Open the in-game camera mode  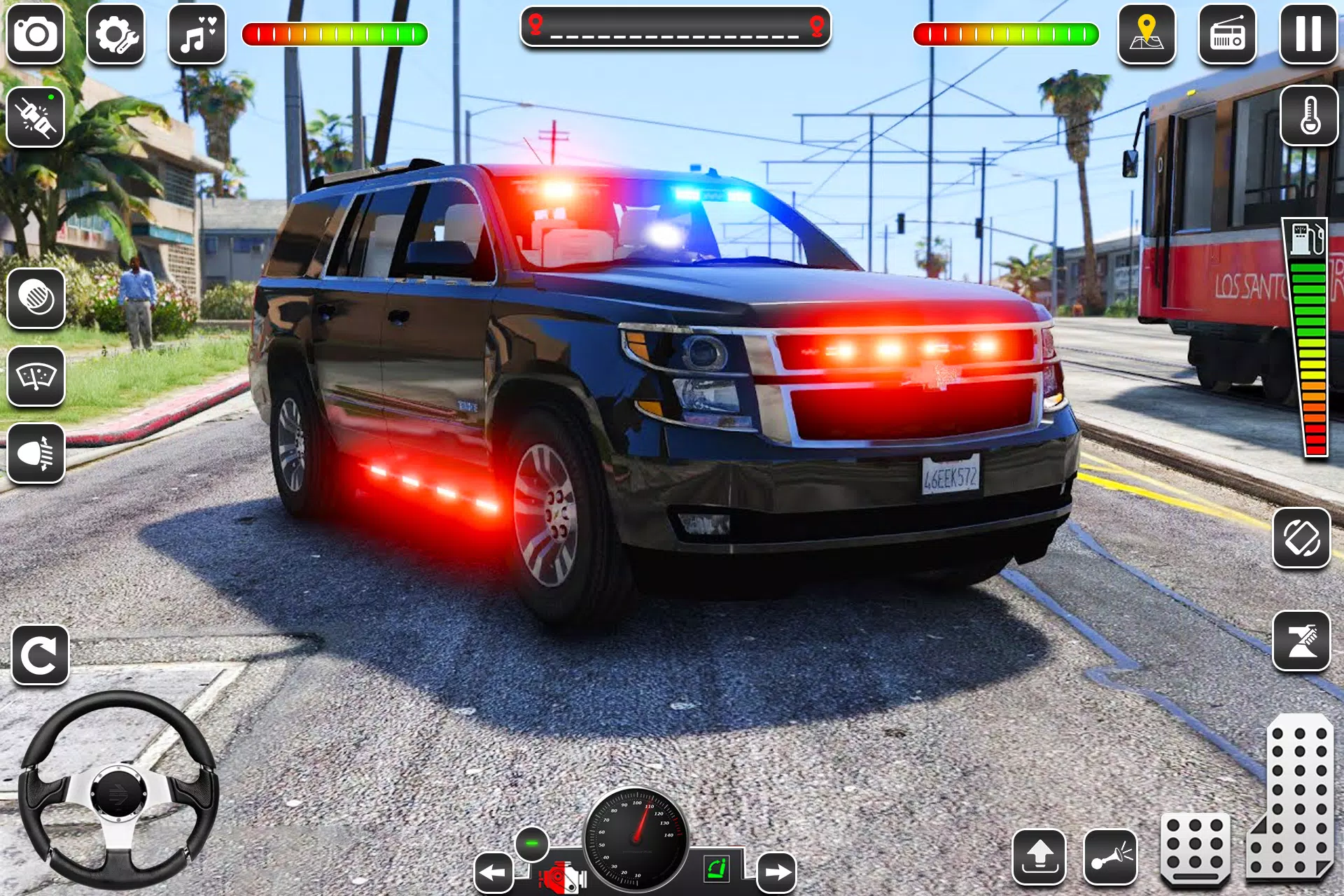click(x=36, y=34)
